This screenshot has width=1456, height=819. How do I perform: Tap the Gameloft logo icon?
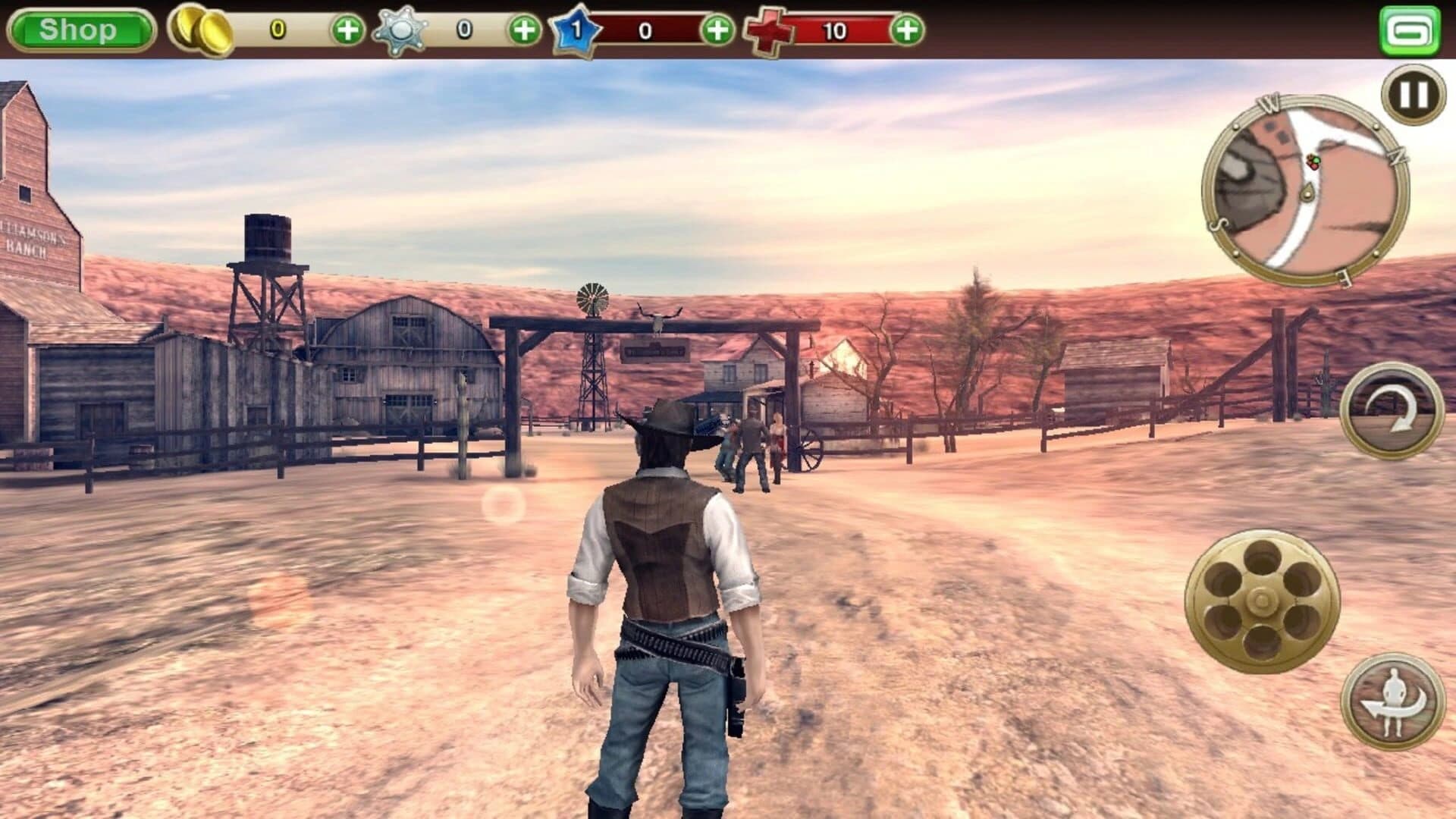[x=1410, y=29]
